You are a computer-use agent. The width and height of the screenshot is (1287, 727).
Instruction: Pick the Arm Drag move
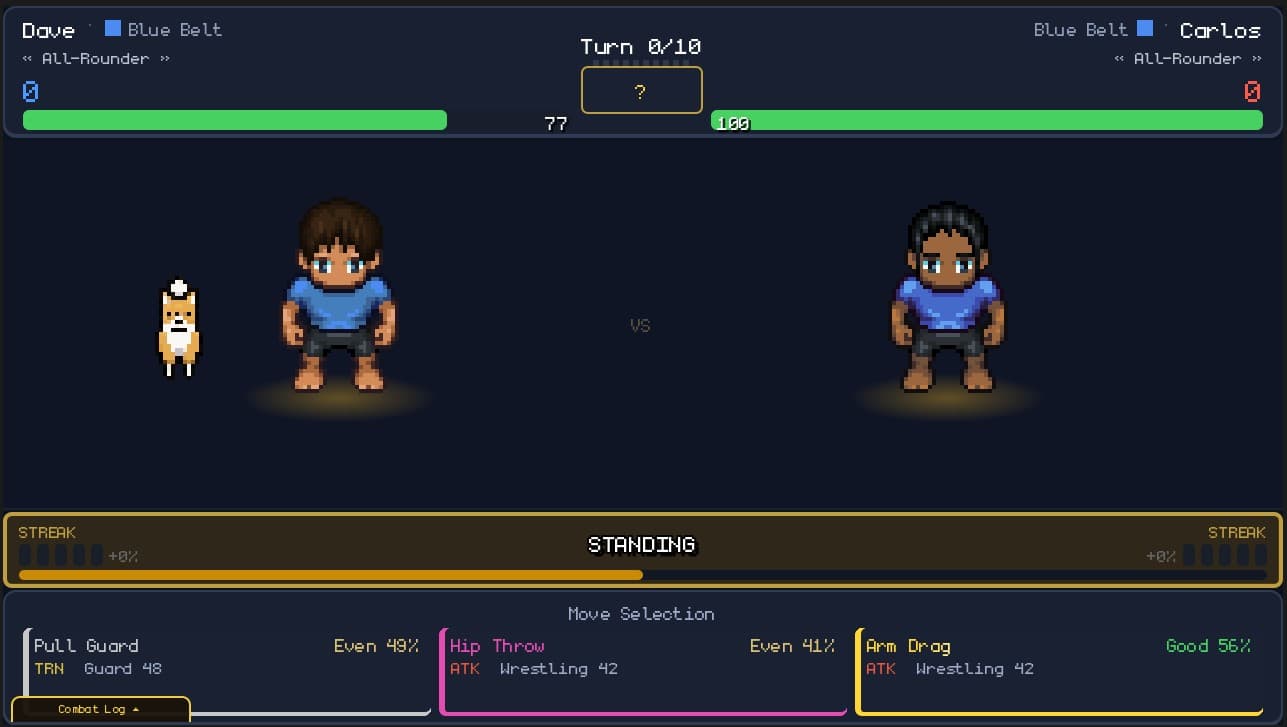tap(1060, 660)
